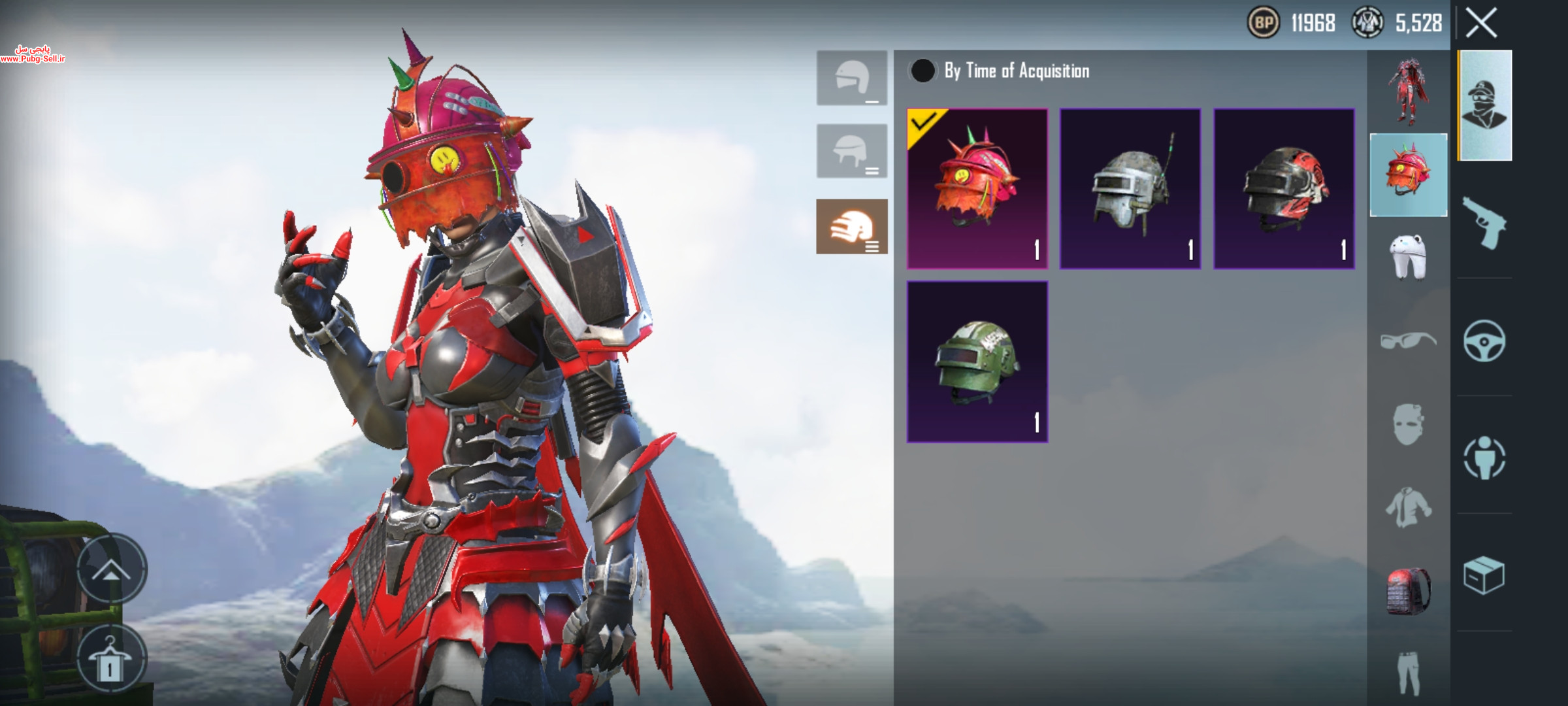
Task: Open the shirt and tops category
Action: [x=1408, y=507]
